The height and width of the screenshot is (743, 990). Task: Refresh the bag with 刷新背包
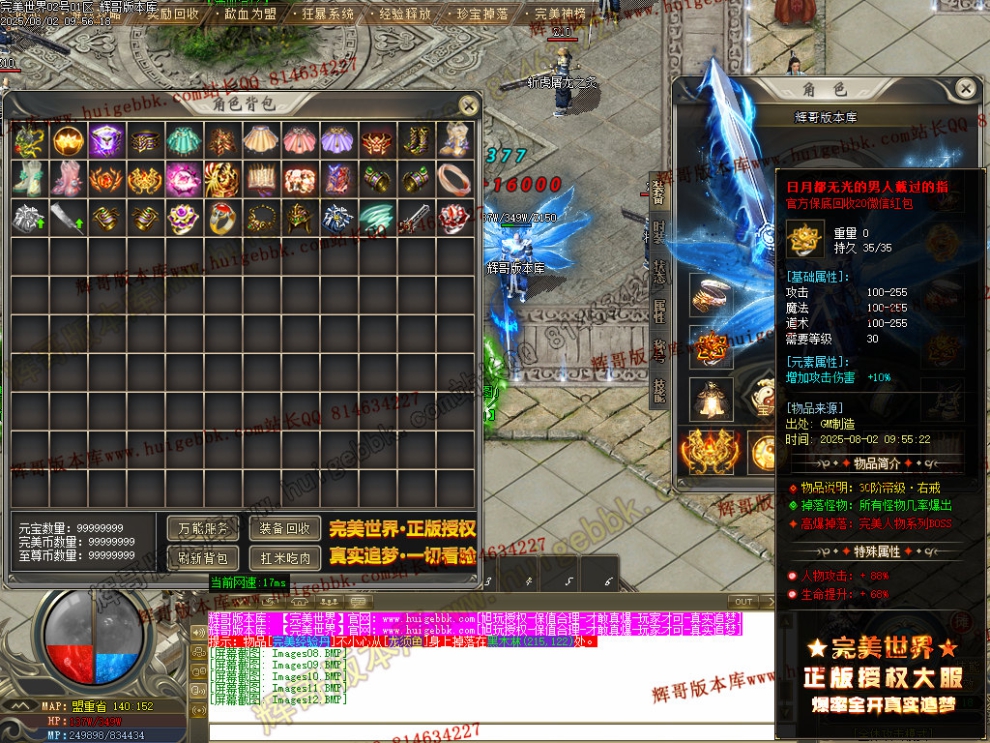point(202,557)
